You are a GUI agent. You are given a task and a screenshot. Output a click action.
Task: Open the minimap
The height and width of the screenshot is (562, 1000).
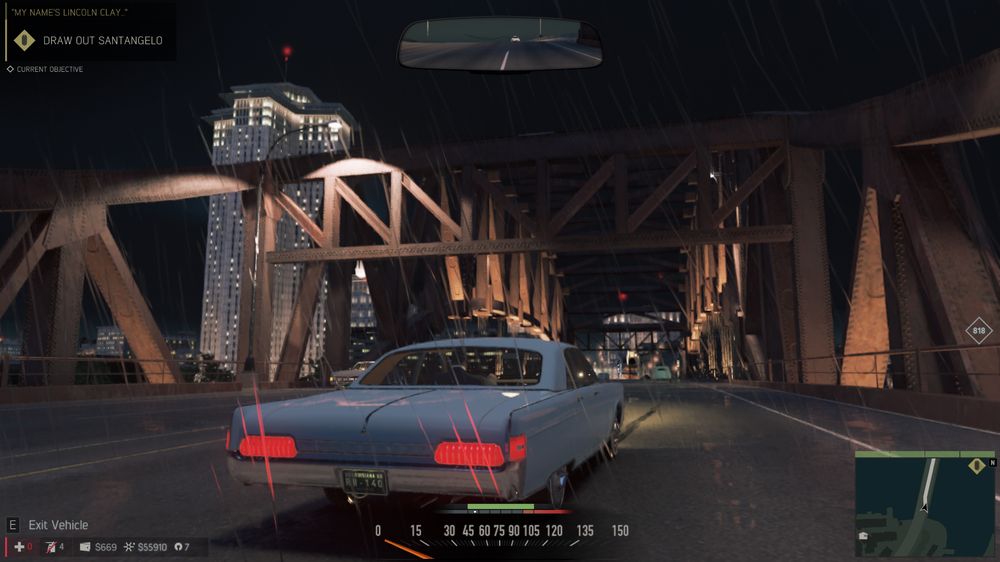click(x=925, y=503)
